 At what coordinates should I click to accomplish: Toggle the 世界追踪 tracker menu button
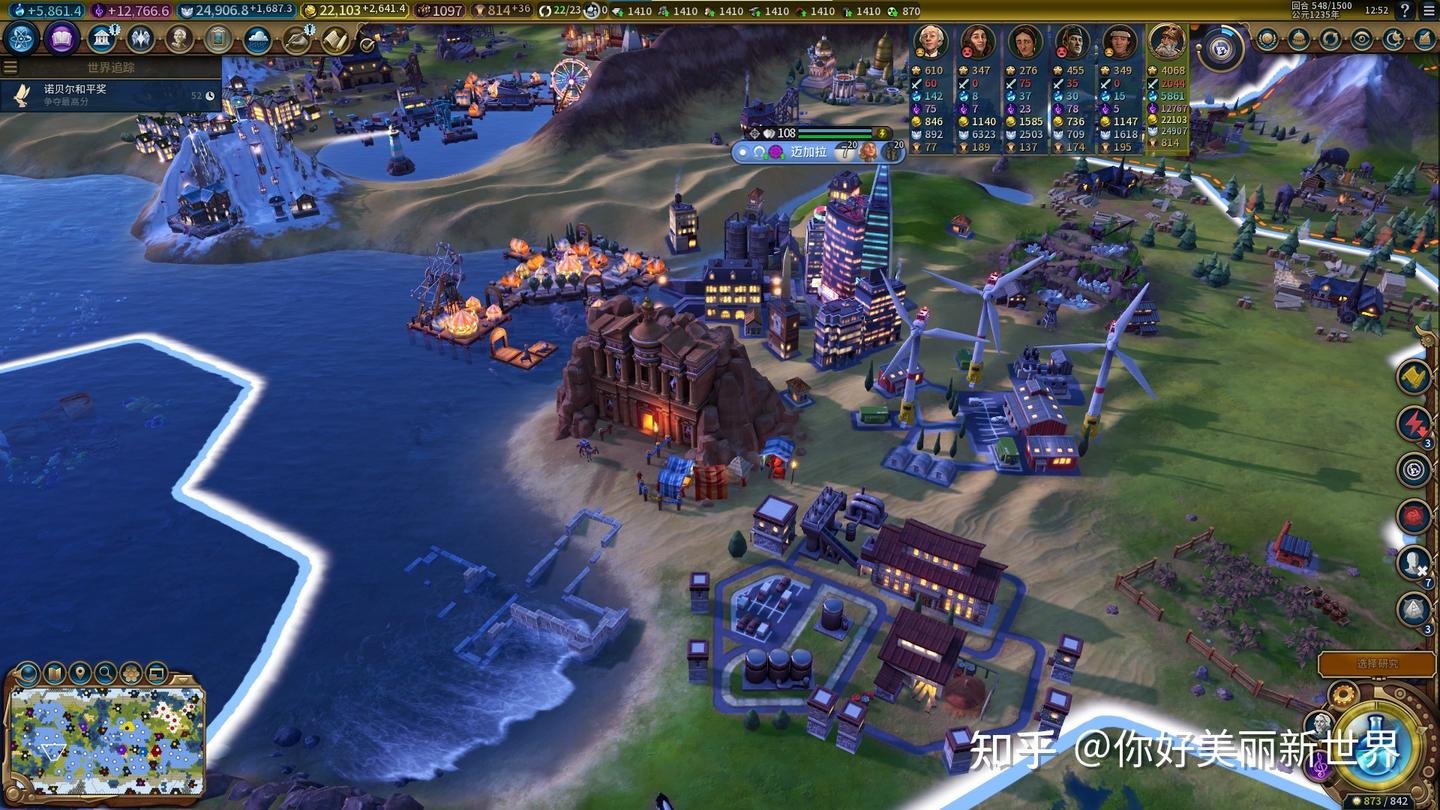click(11, 67)
